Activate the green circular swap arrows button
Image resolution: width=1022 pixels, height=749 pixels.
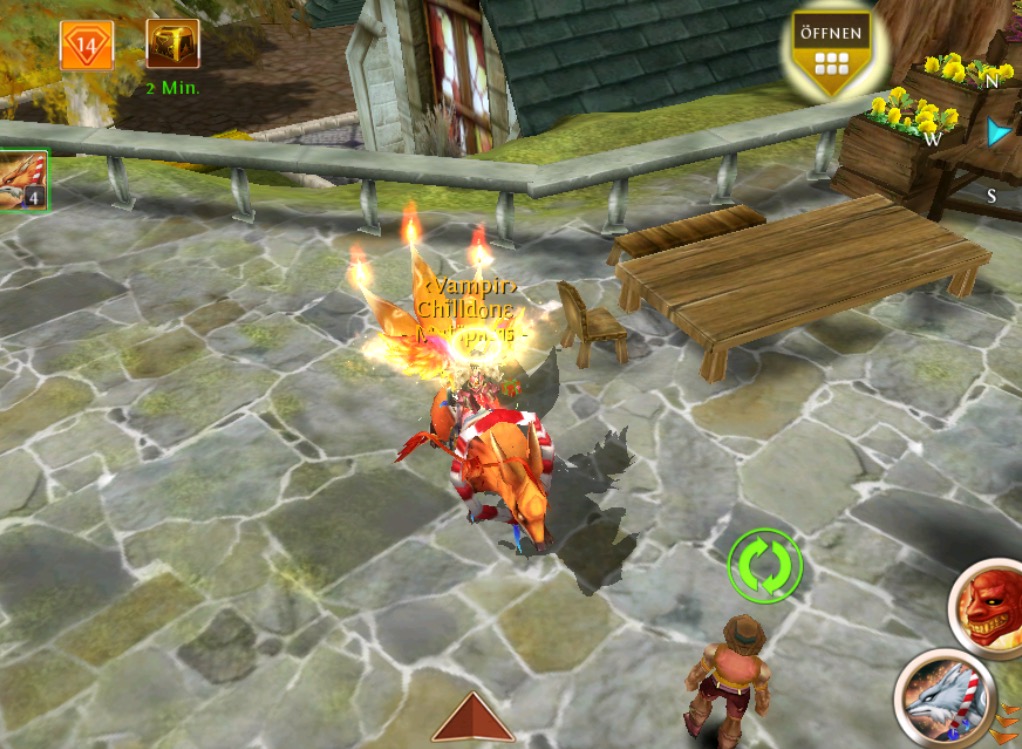point(765,565)
